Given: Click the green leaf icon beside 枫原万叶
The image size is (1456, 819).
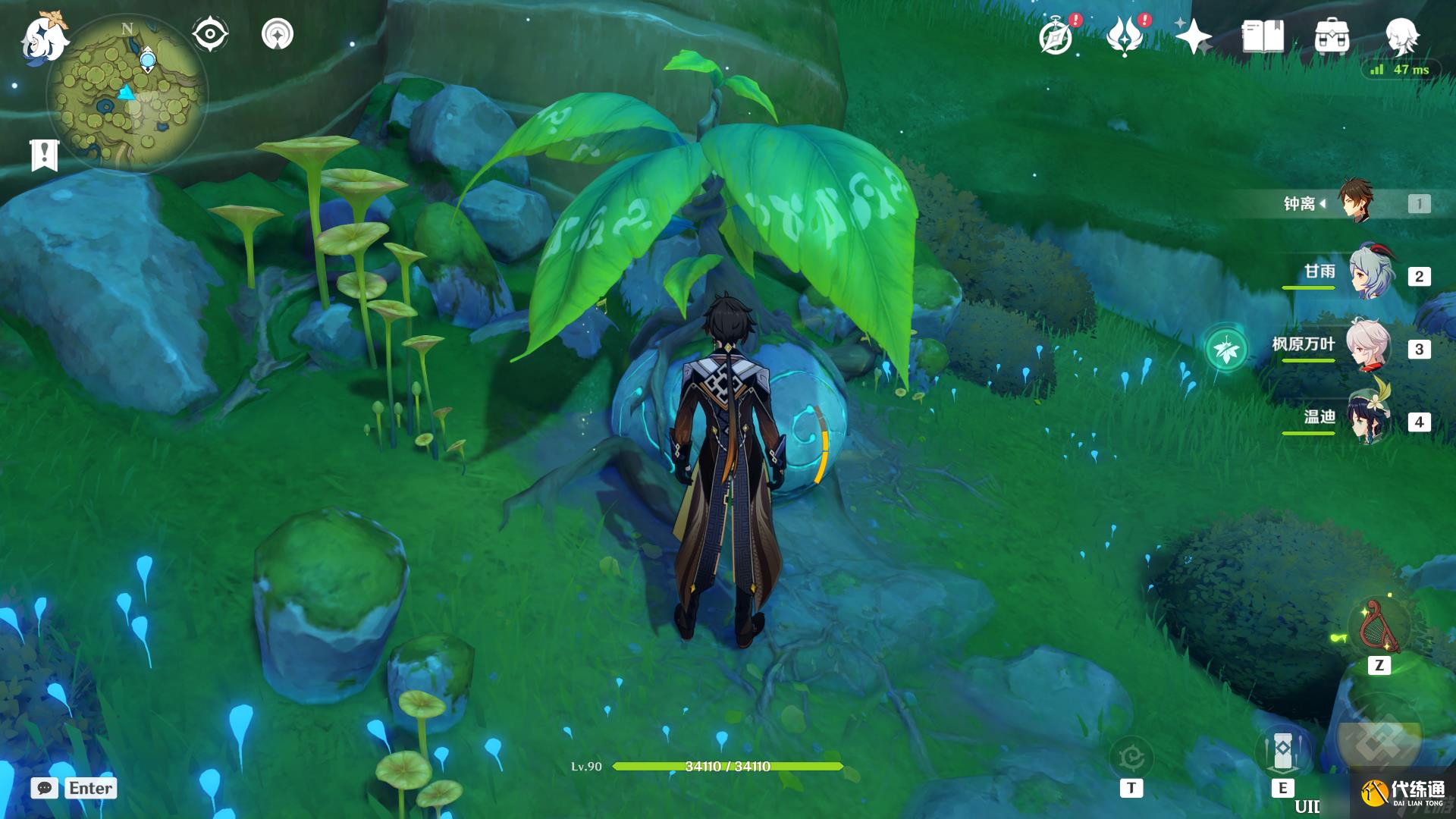Looking at the screenshot, I should tap(1226, 350).
